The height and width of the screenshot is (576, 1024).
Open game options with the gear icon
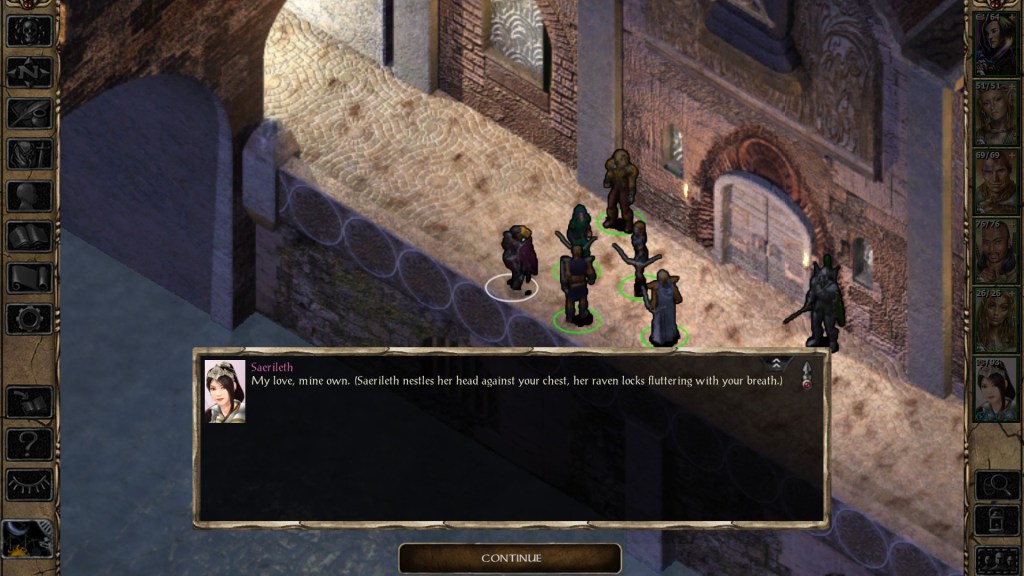click(29, 319)
